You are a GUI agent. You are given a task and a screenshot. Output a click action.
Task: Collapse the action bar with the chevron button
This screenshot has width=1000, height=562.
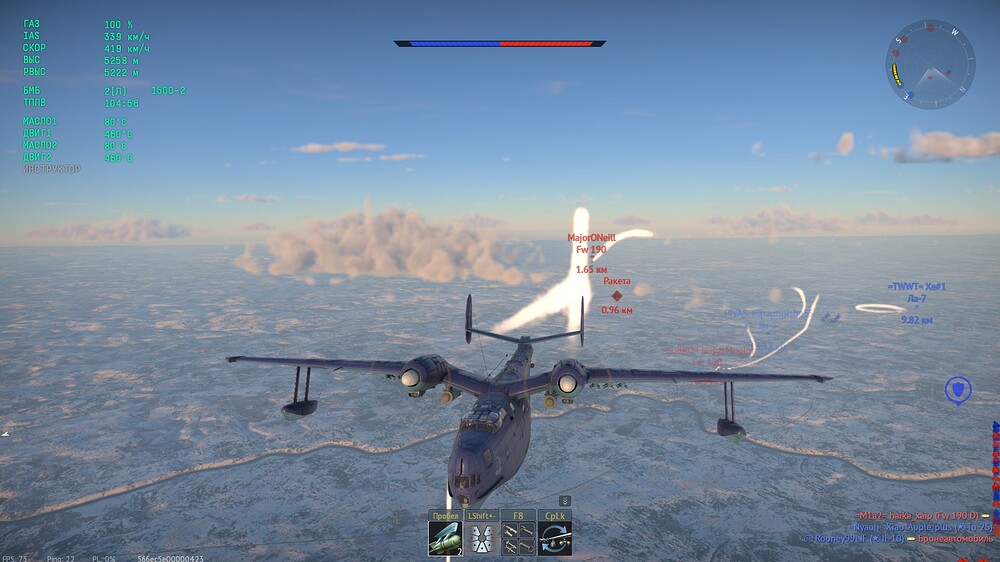coord(564,500)
